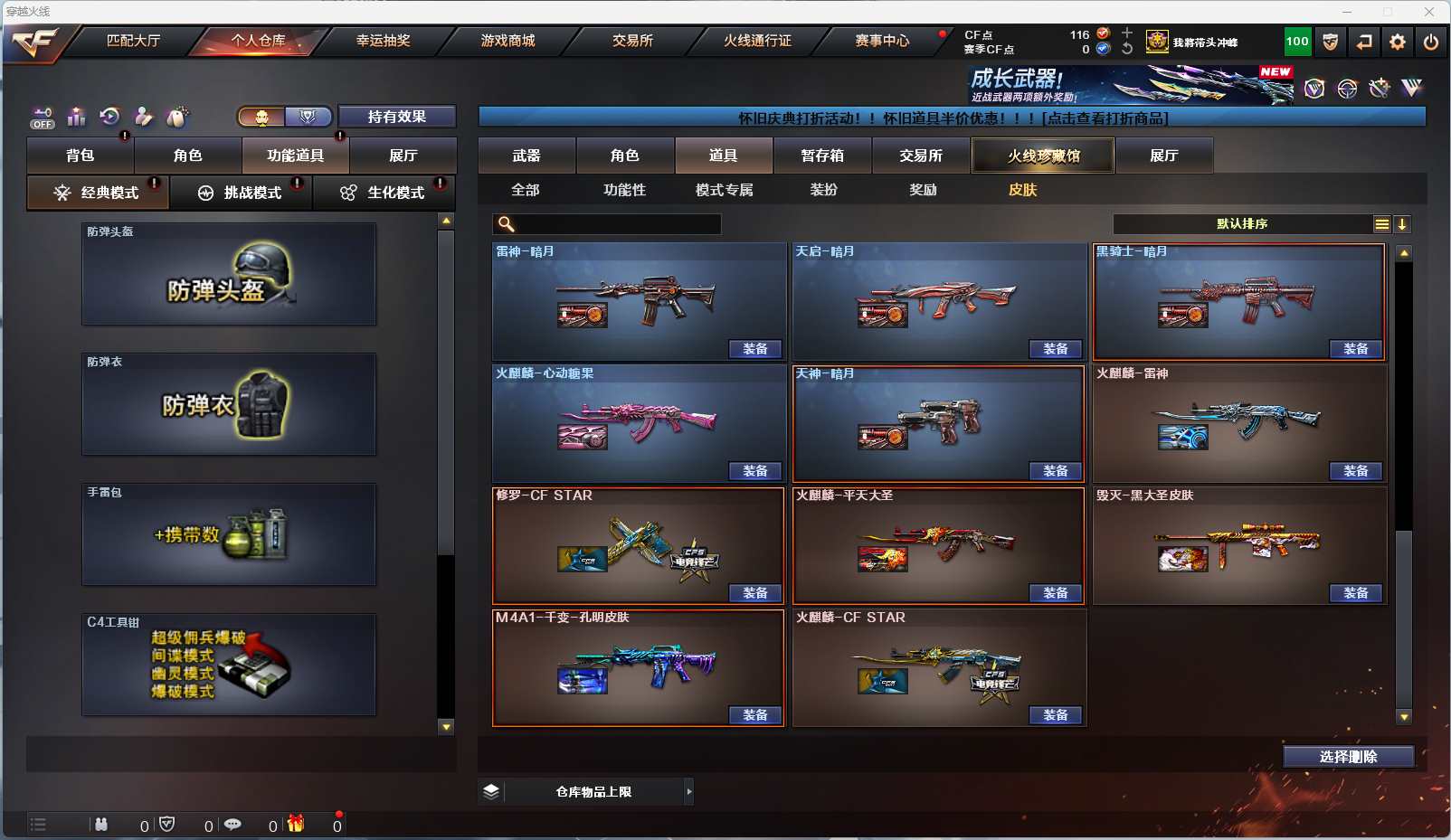Switch to 挑战模式 mode tab
Viewport: 1451px width, 840px height.
tap(242, 193)
